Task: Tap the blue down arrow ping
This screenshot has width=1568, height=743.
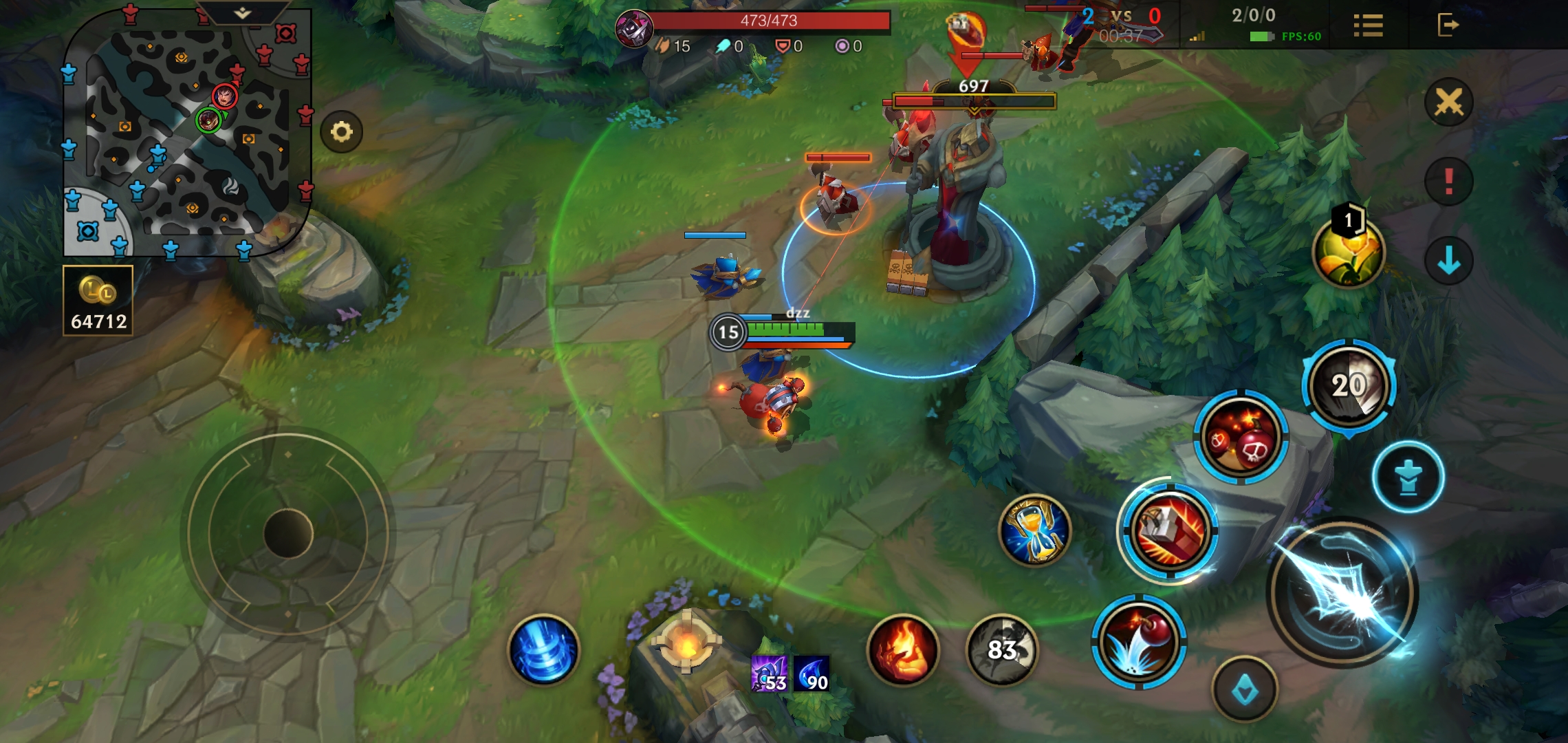Action: [x=1448, y=261]
